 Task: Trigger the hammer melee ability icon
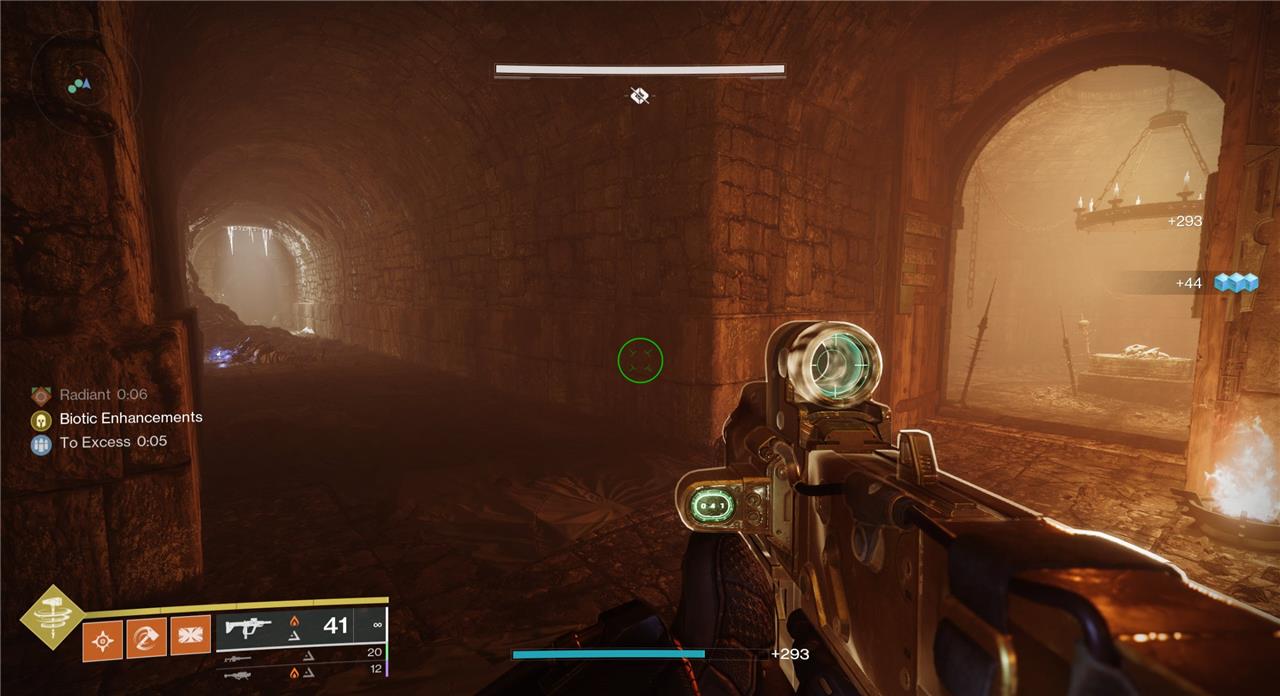tap(147, 636)
